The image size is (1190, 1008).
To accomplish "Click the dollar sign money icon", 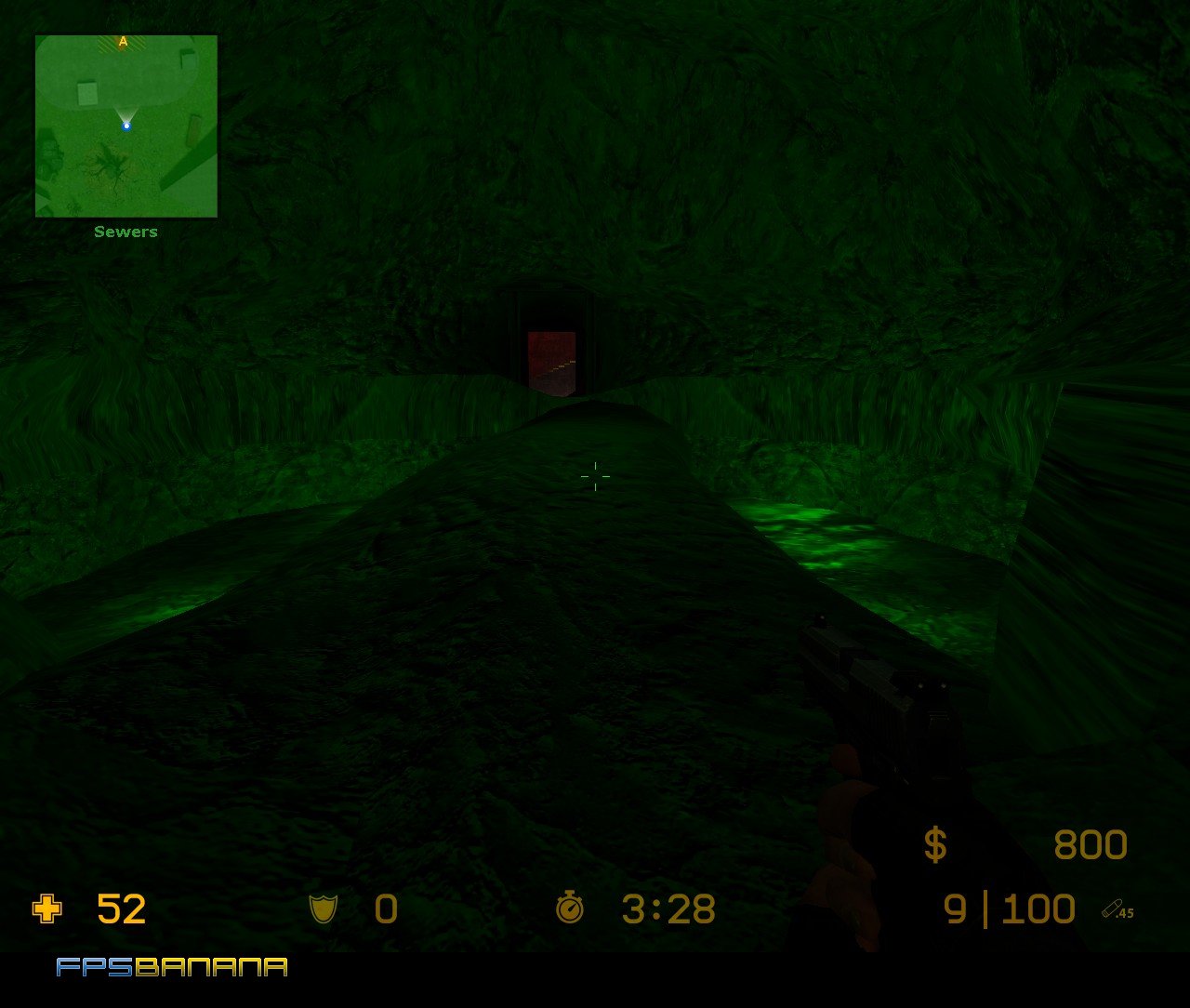I will click(934, 844).
